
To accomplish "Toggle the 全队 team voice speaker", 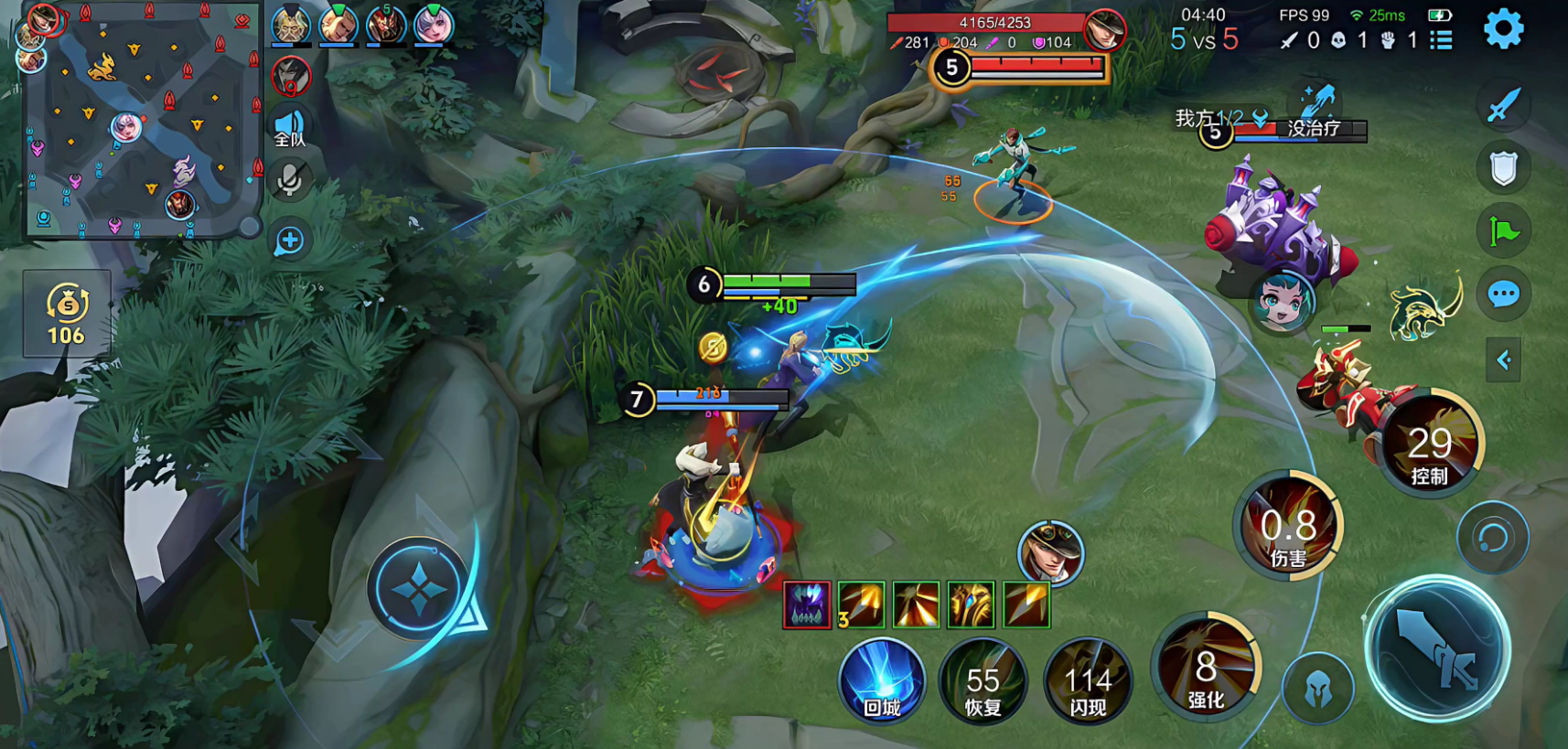I will (x=290, y=128).
